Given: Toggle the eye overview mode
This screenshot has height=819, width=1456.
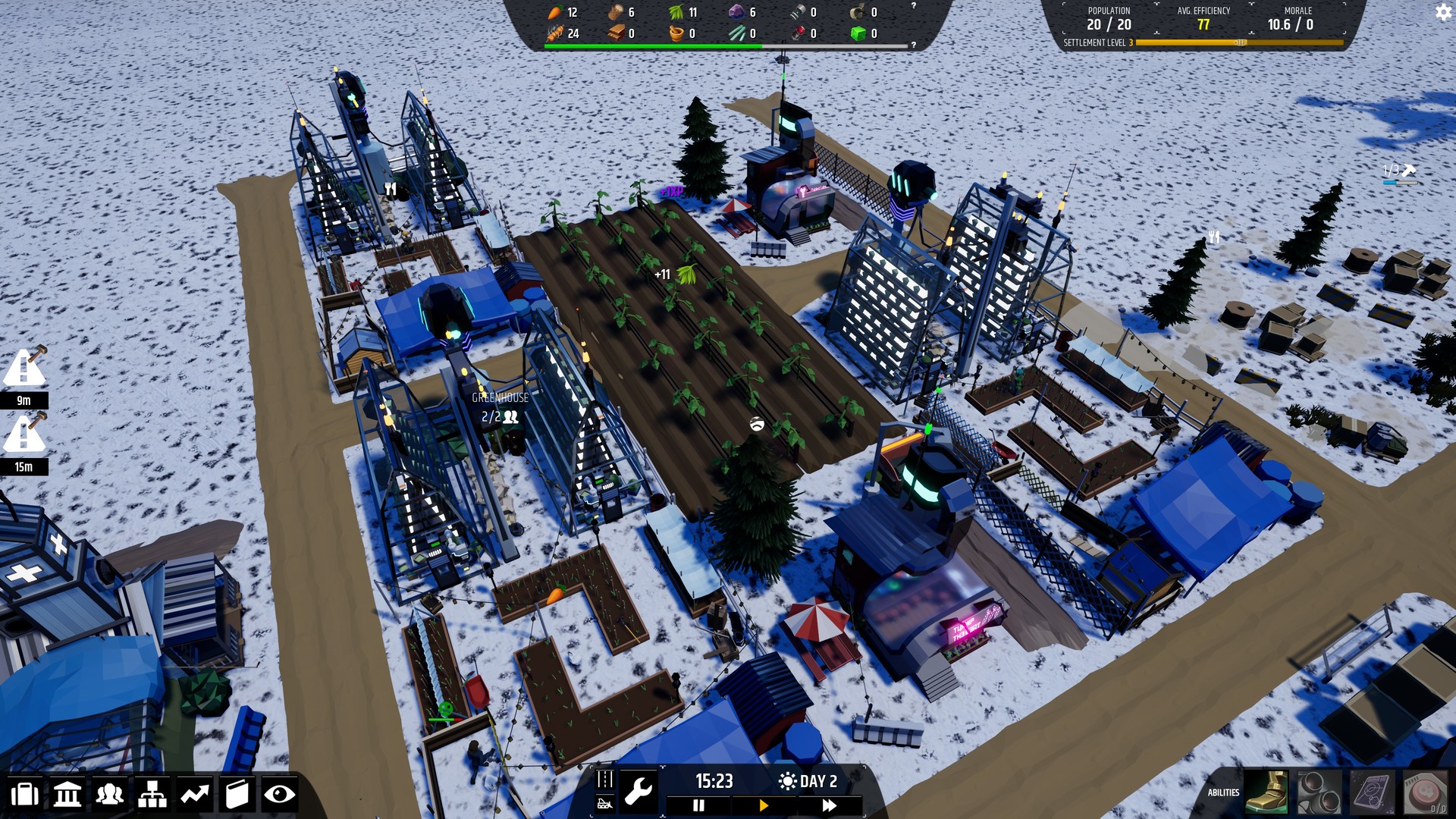Looking at the screenshot, I should point(280,794).
